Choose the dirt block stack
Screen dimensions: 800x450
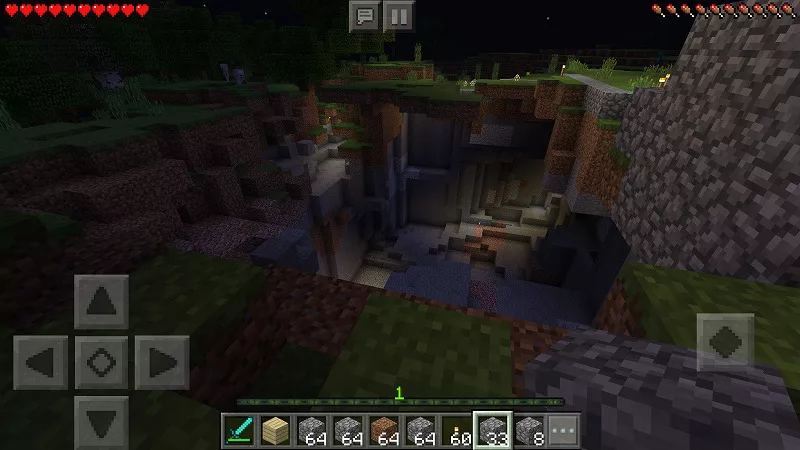coord(385,431)
